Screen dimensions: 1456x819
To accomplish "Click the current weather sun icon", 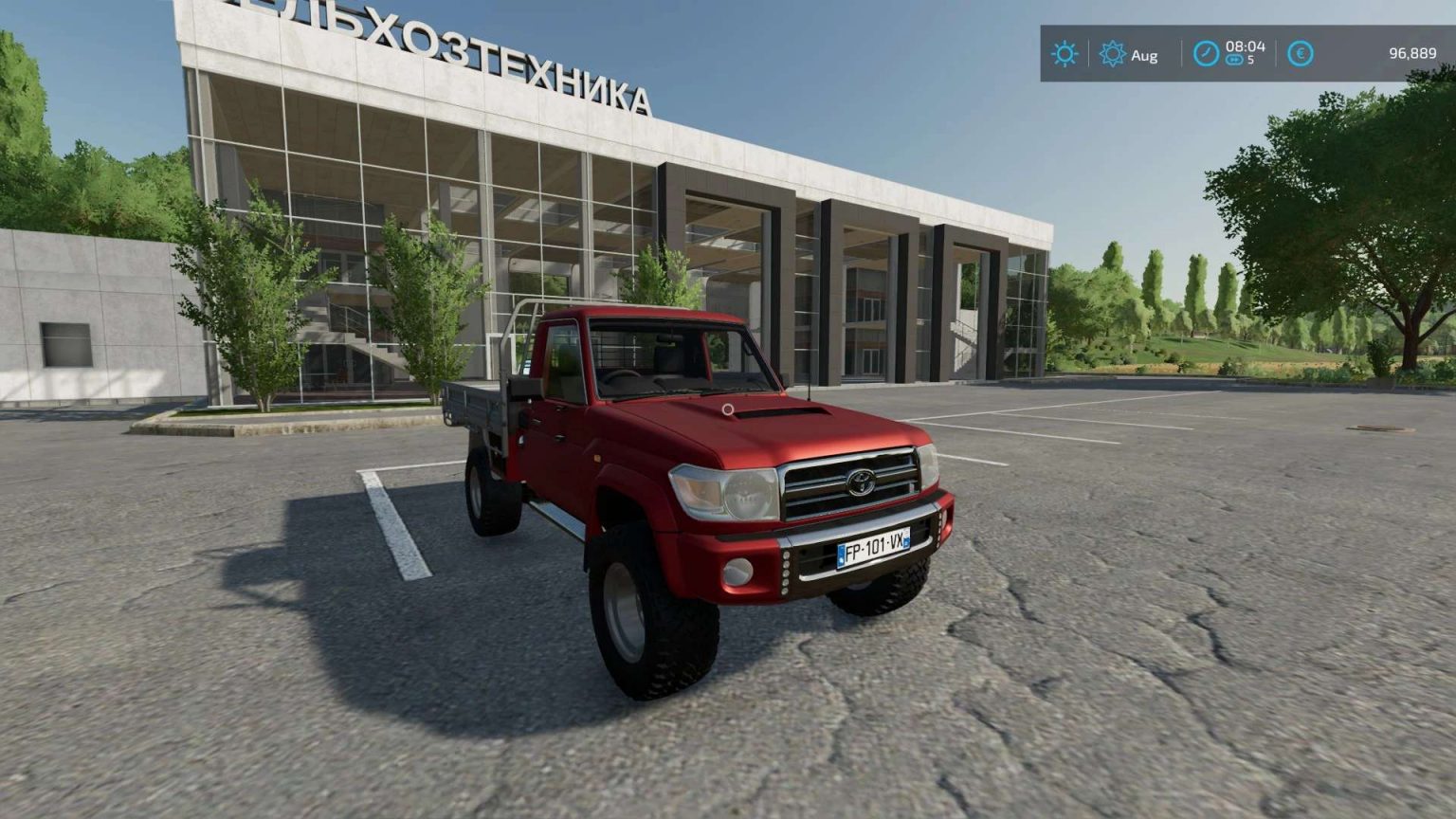I will click(1065, 55).
